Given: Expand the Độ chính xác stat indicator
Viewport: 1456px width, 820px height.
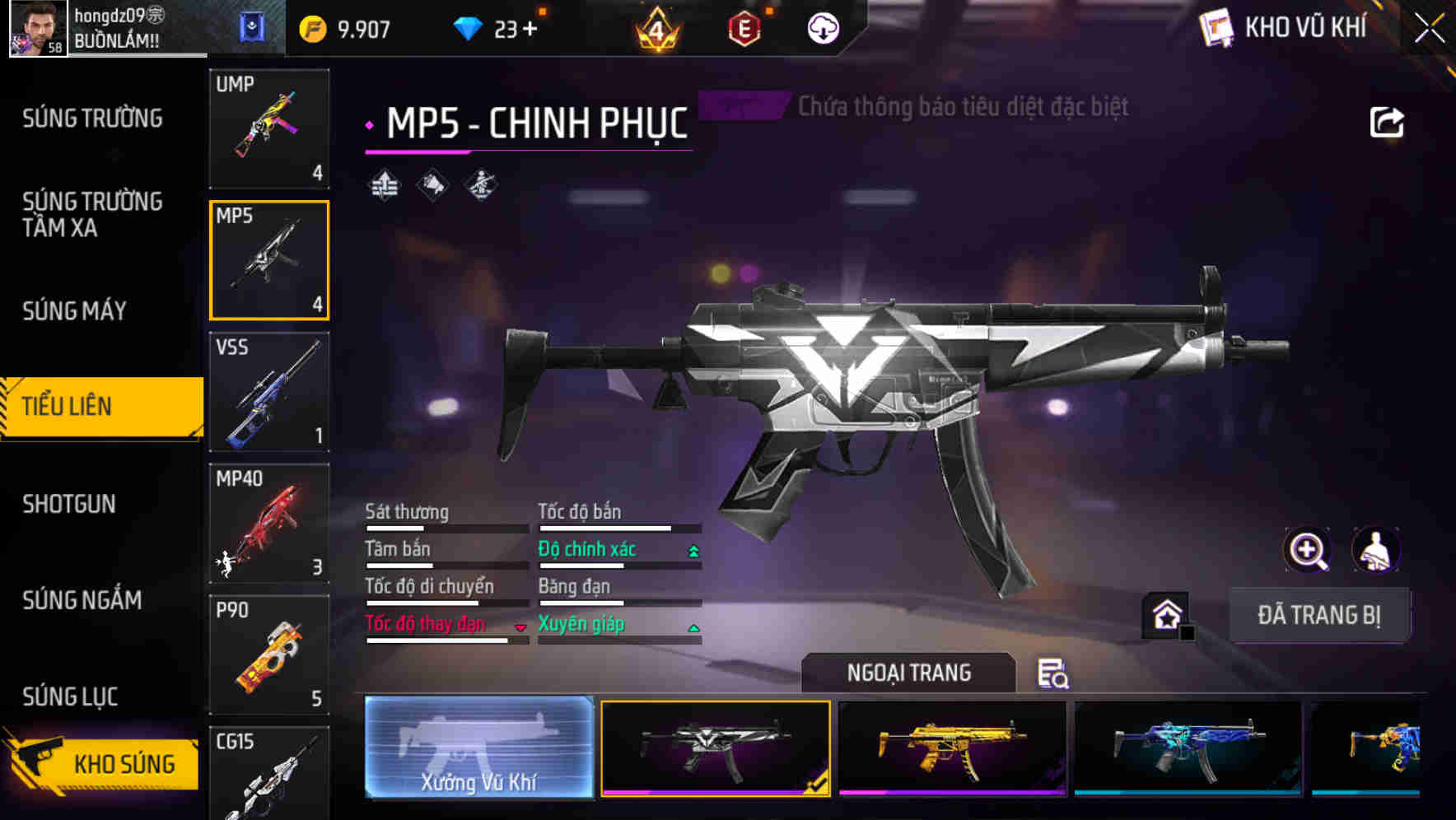Looking at the screenshot, I should (x=693, y=549).
